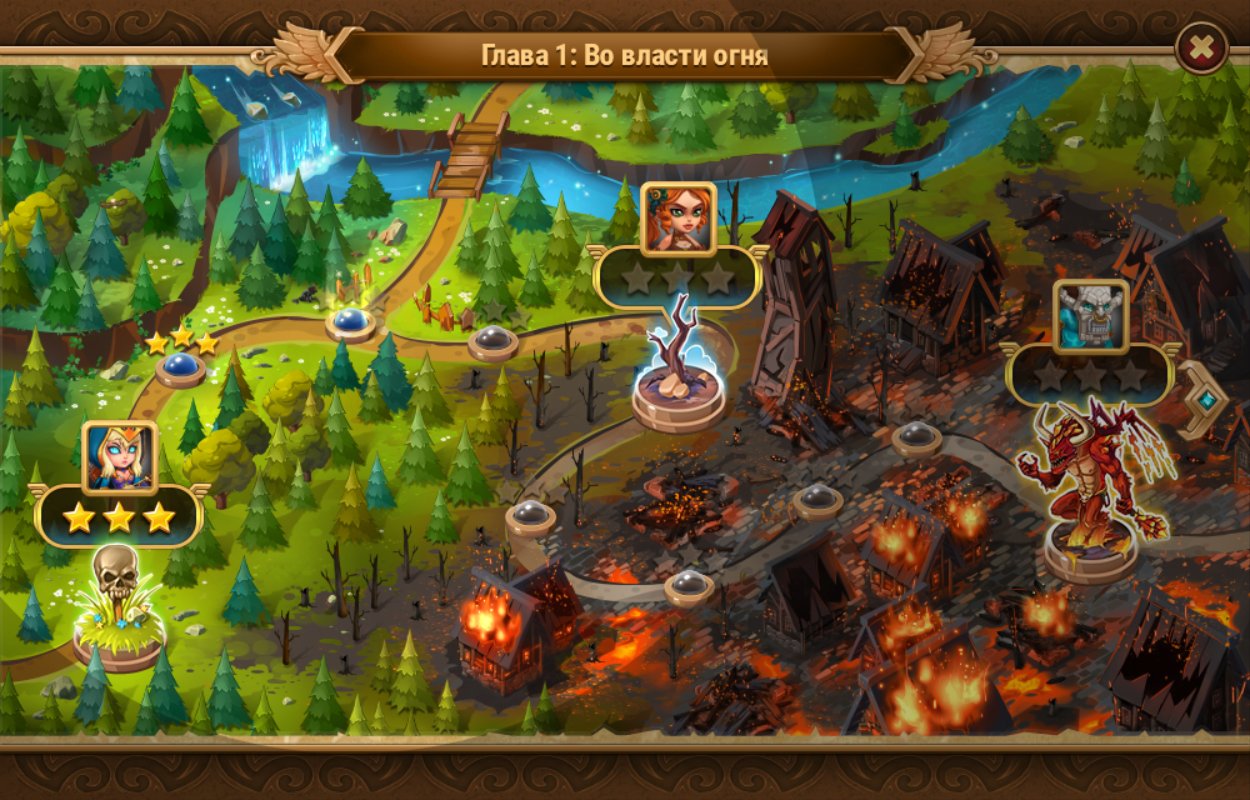Select the glowing blue orb level node

350,321
